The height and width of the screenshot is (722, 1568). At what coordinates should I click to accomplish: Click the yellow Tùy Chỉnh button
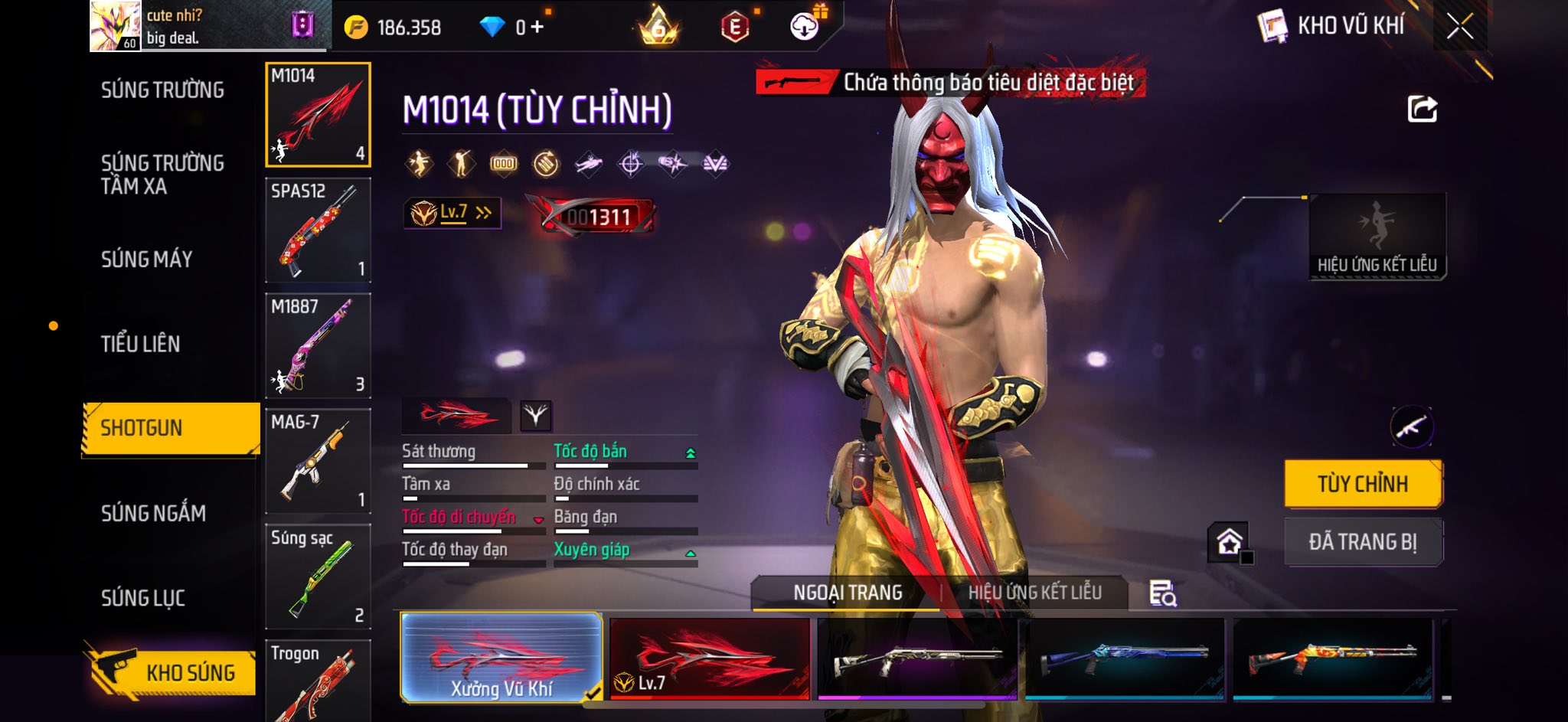1363,484
